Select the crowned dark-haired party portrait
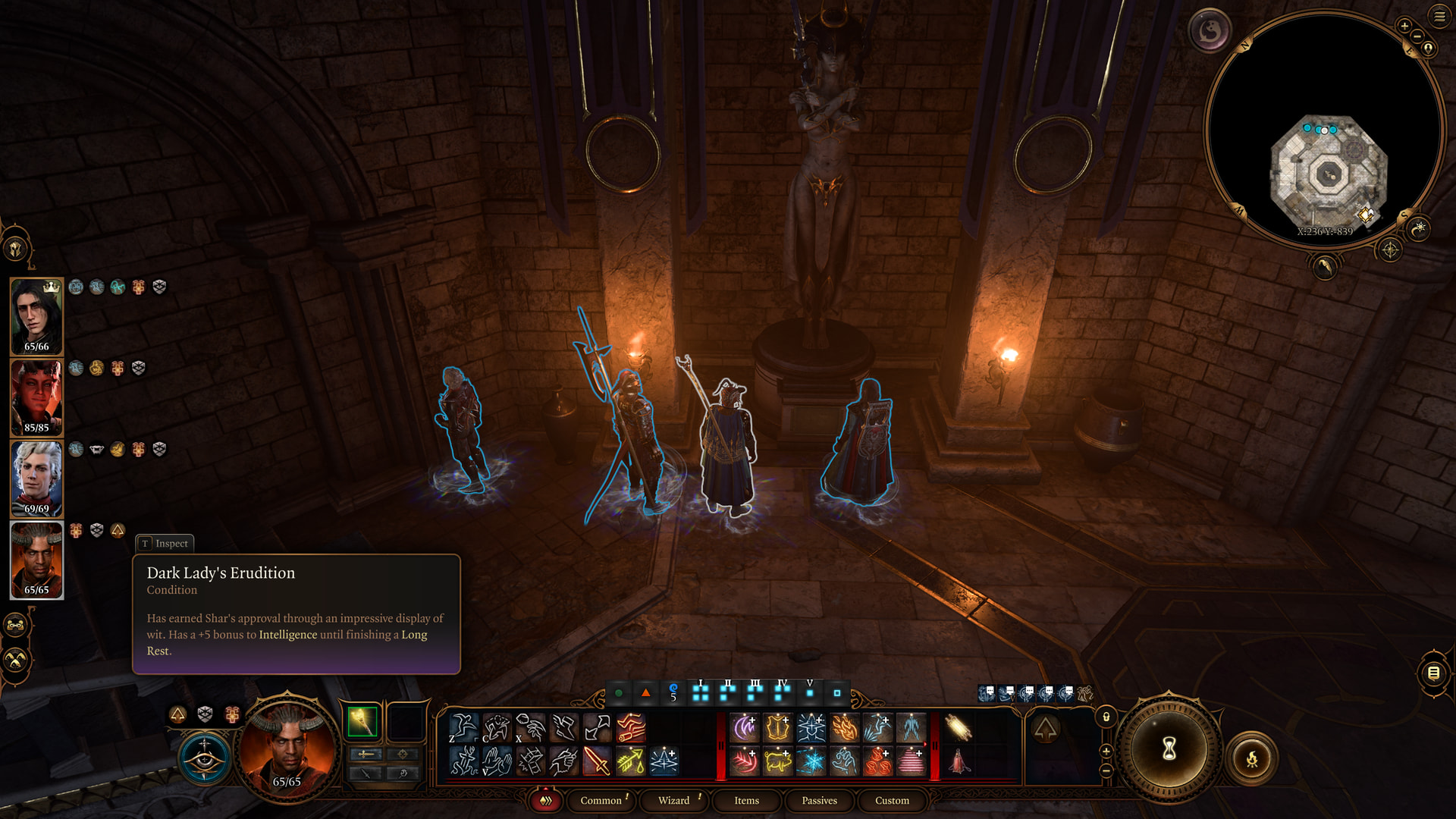1456x819 pixels. [x=36, y=316]
